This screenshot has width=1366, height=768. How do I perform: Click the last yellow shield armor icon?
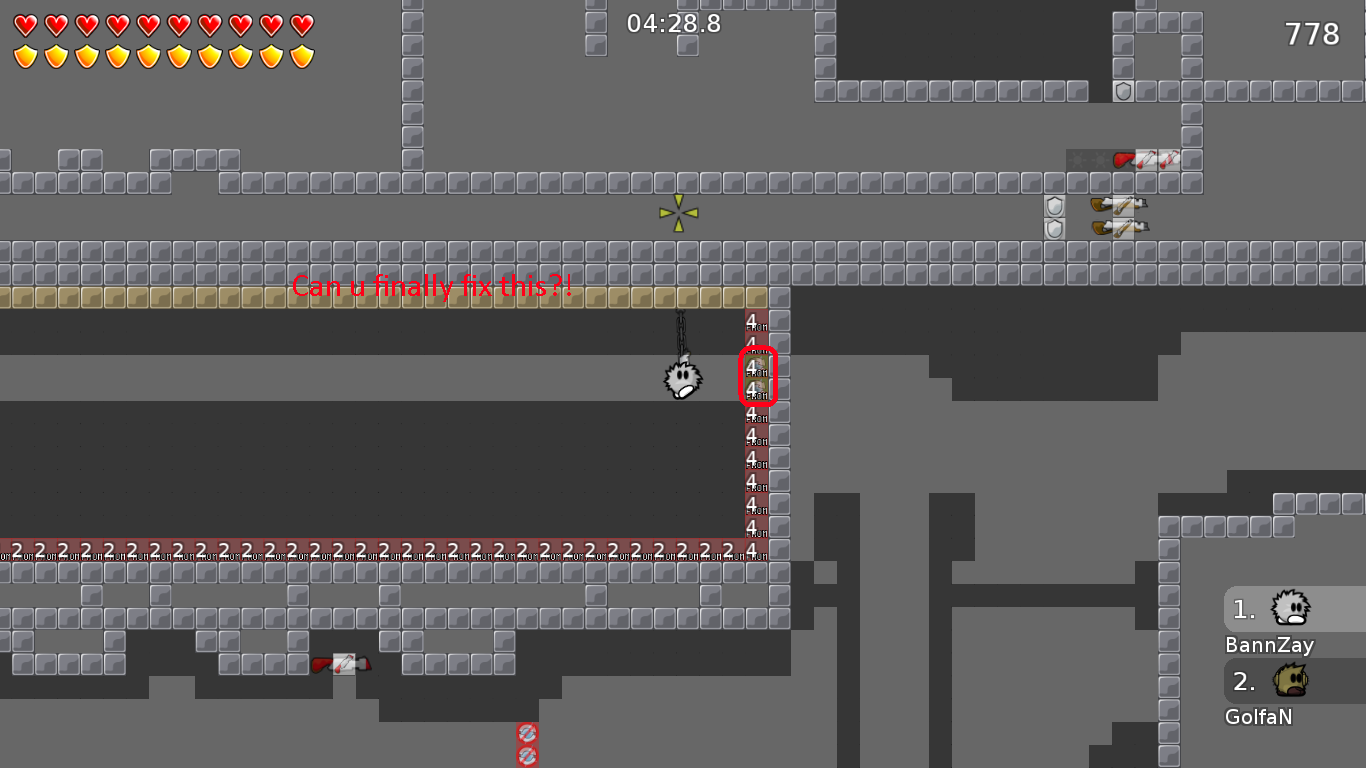point(302,54)
